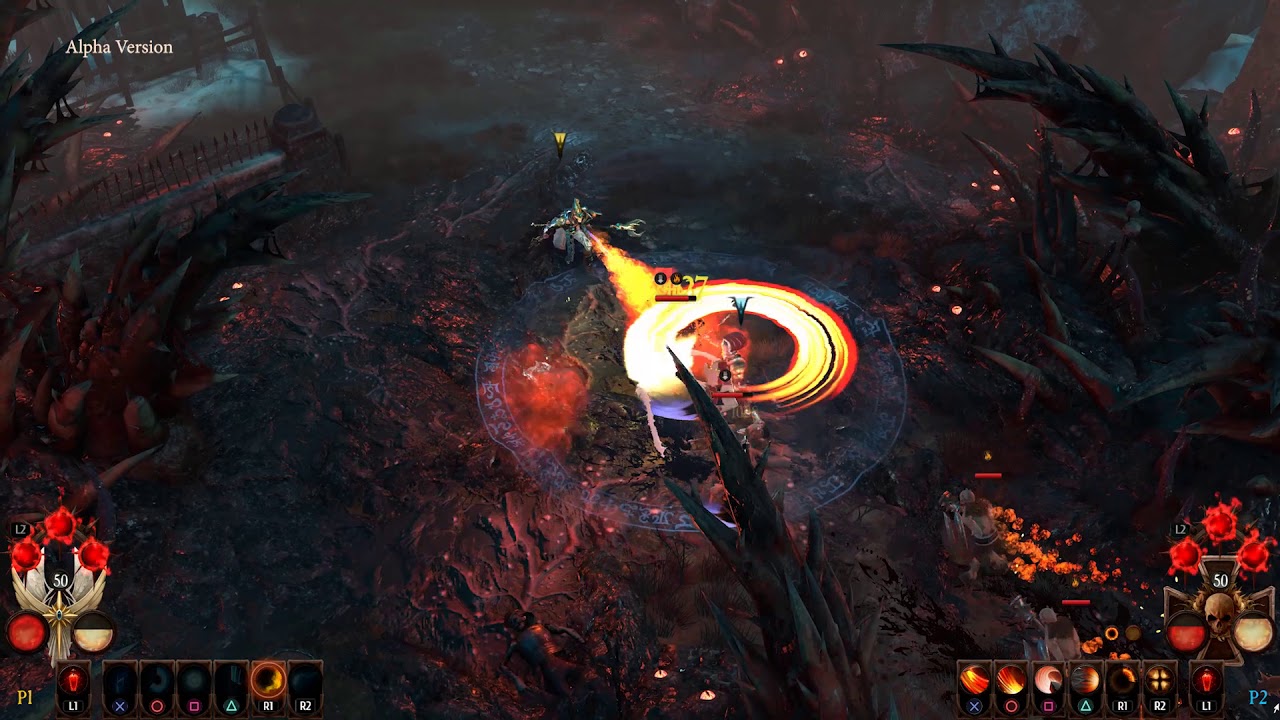Viewport: 1280px width, 720px height.
Task: Use Player 1's red health potion
Action: pos(73,681)
